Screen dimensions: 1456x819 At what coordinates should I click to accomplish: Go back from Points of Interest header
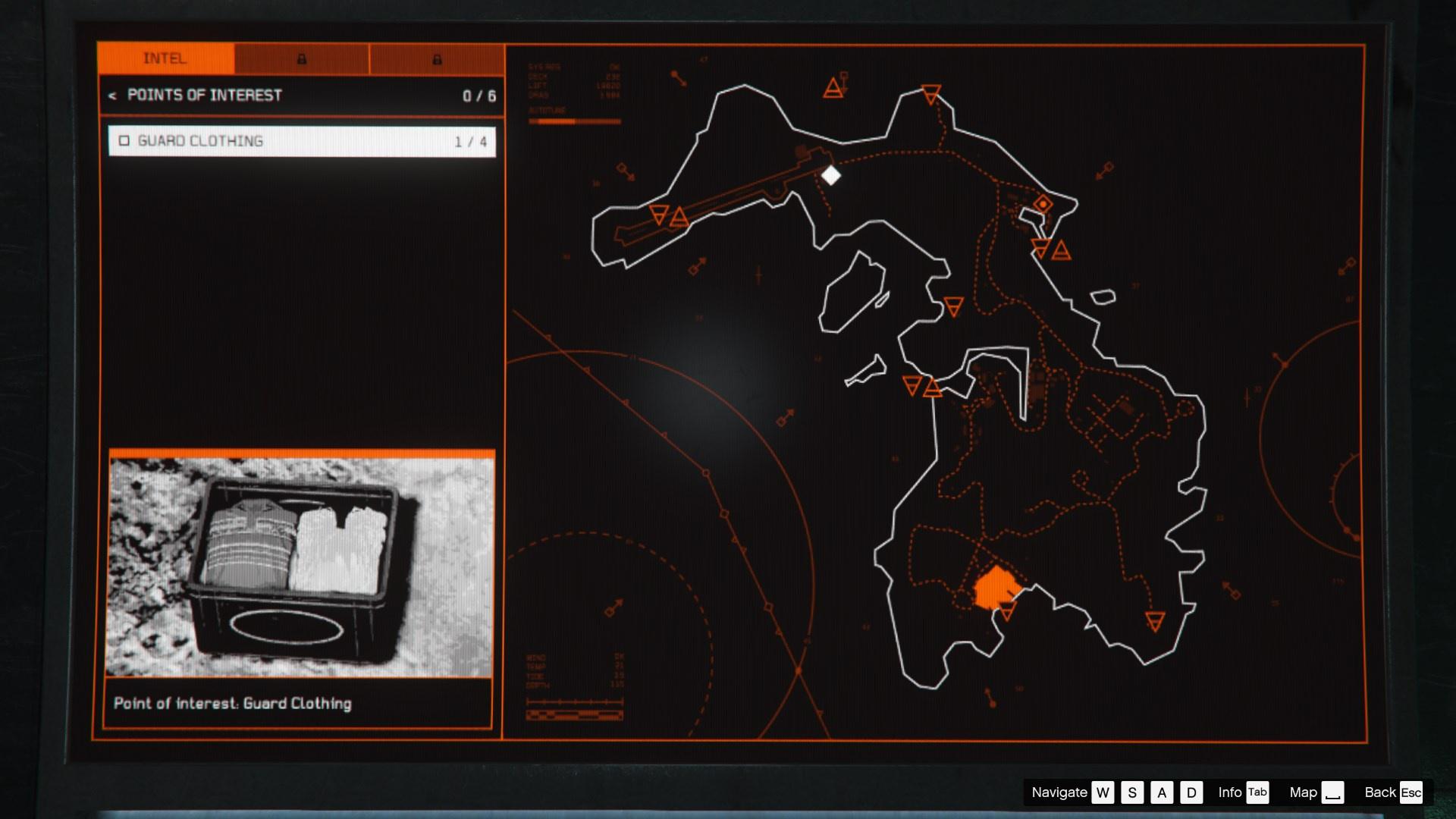(x=112, y=96)
